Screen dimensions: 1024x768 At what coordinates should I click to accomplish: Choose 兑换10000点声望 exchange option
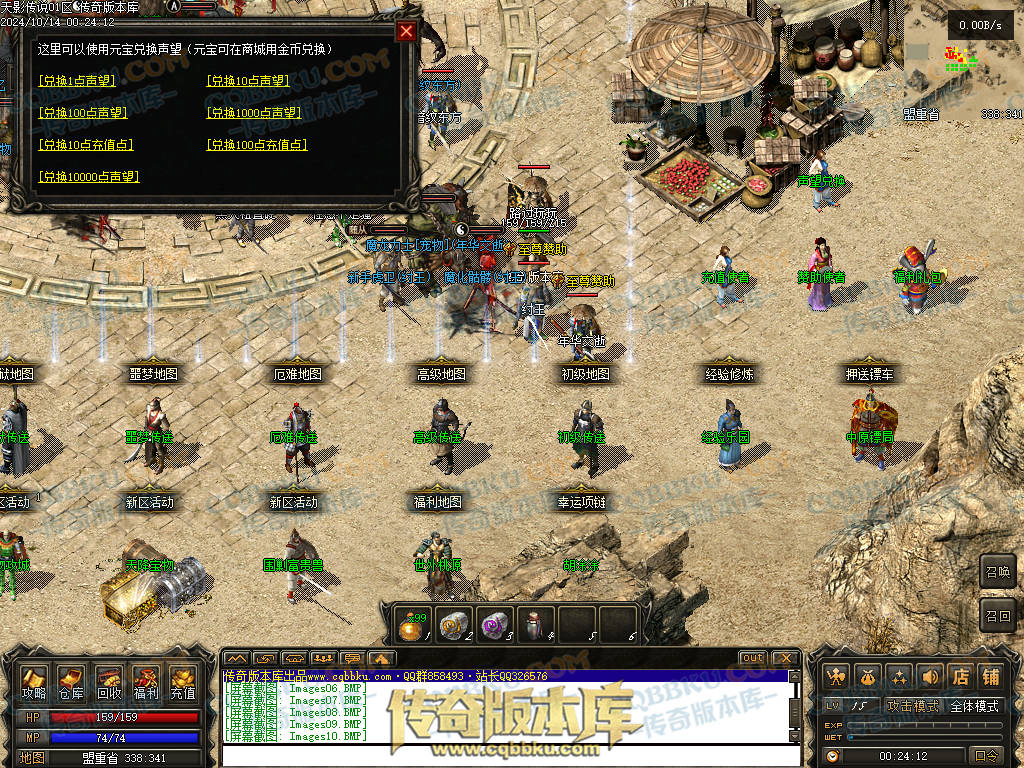88,177
